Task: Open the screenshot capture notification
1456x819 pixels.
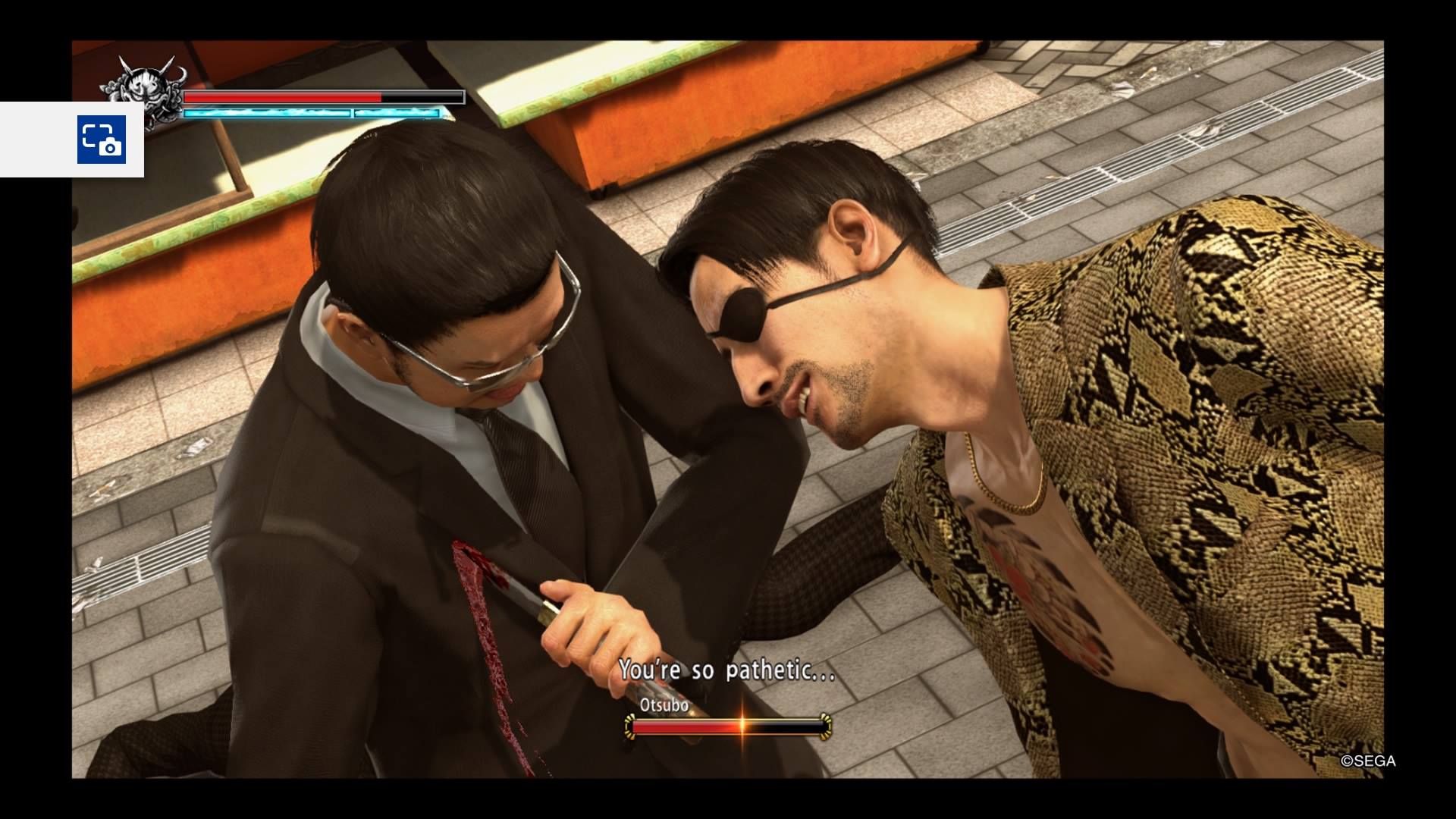Action: coord(101,140)
